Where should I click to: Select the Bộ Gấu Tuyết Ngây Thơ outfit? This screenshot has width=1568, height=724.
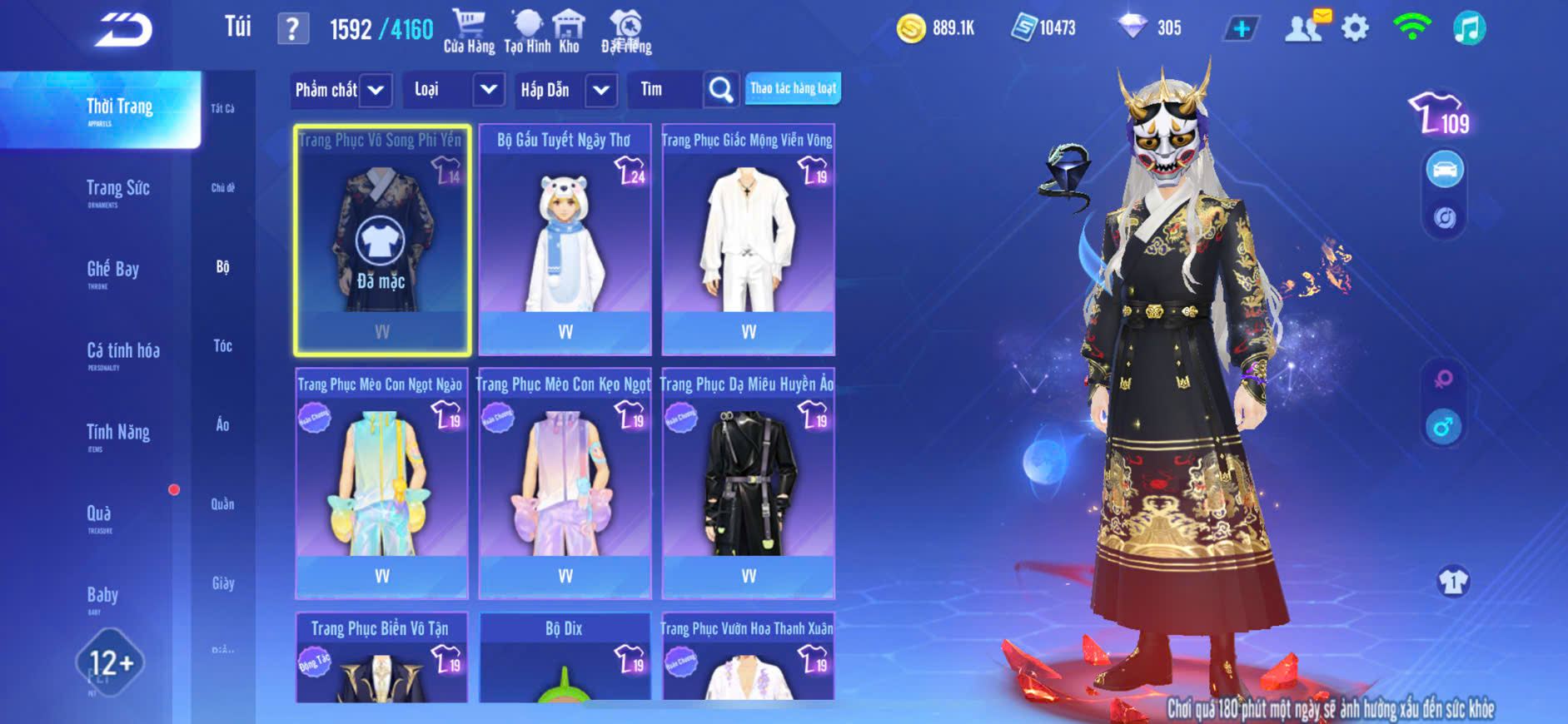point(565,241)
